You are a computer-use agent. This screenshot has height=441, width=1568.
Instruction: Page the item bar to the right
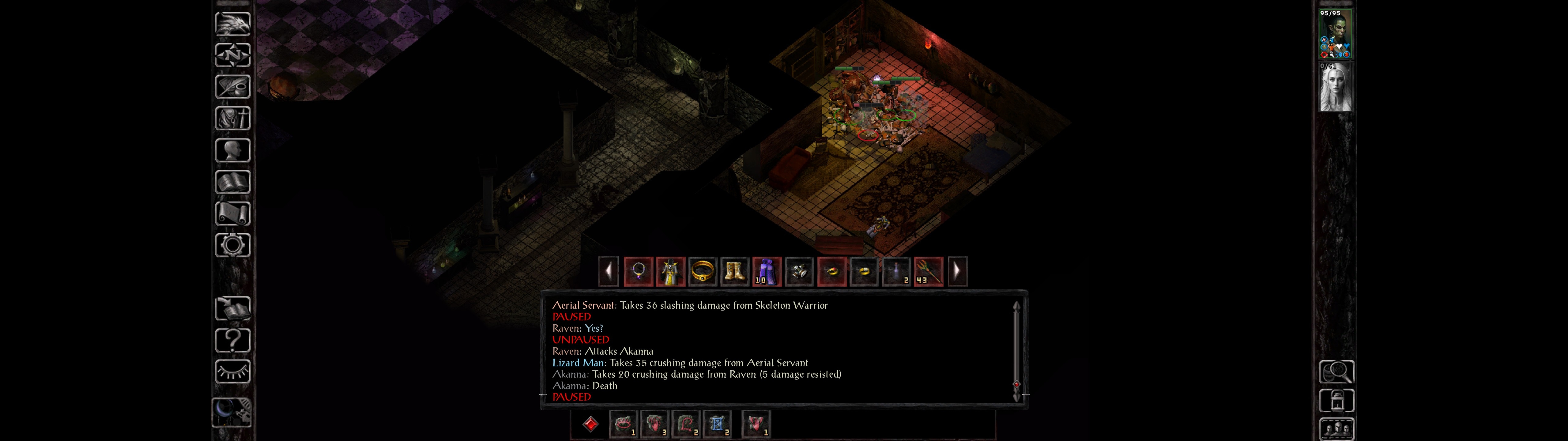pyautogui.click(x=957, y=272)
